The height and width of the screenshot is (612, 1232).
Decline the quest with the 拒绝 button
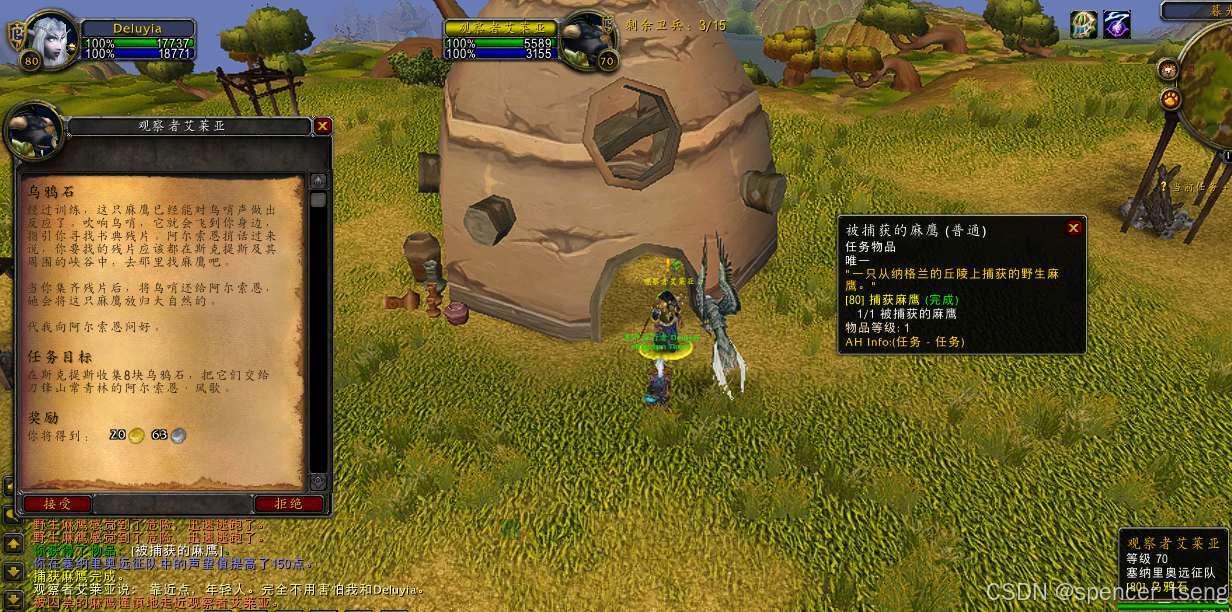pos(288,504)
